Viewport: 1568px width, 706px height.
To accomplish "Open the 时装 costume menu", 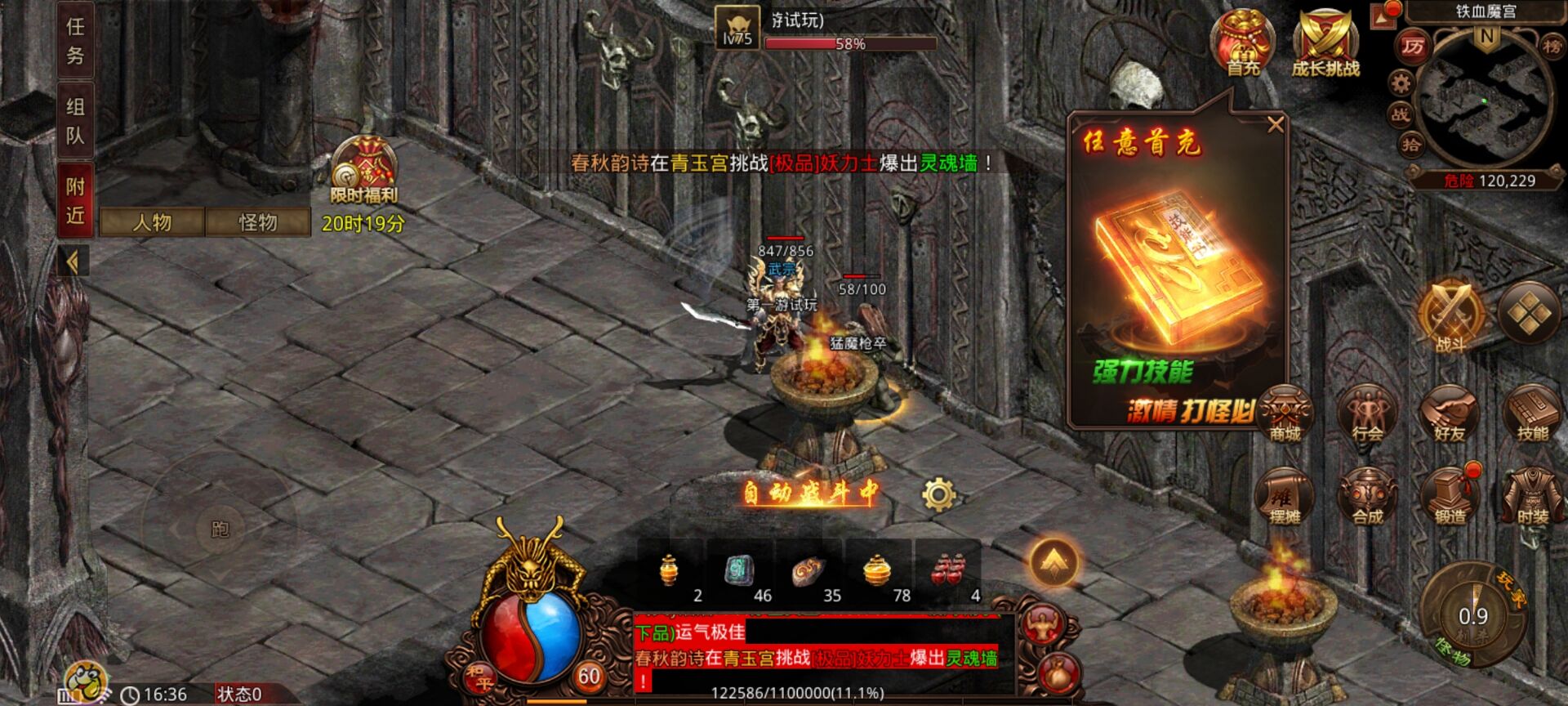I will coord(1532,496).
